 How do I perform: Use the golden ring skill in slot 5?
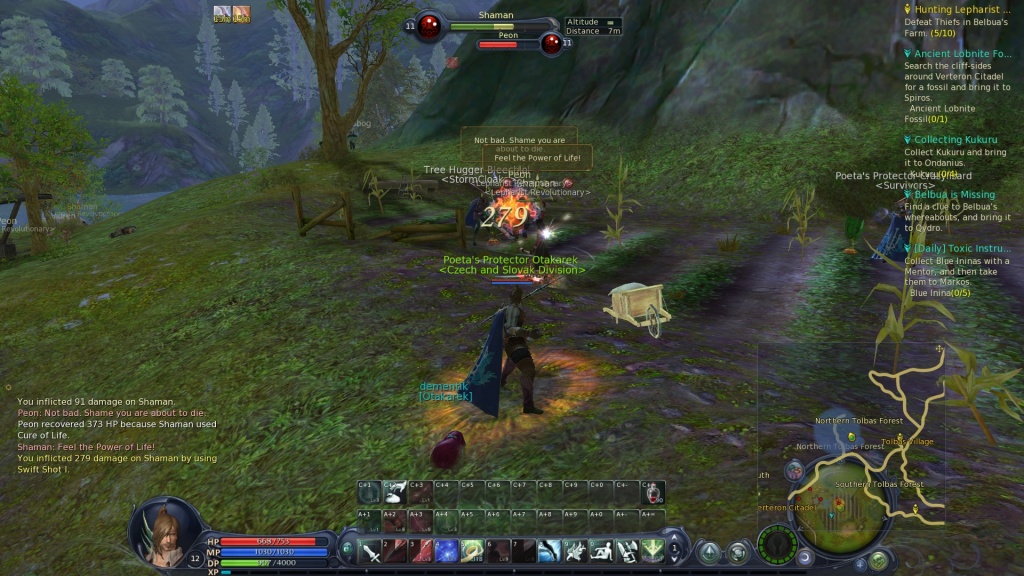pos(472,550)
